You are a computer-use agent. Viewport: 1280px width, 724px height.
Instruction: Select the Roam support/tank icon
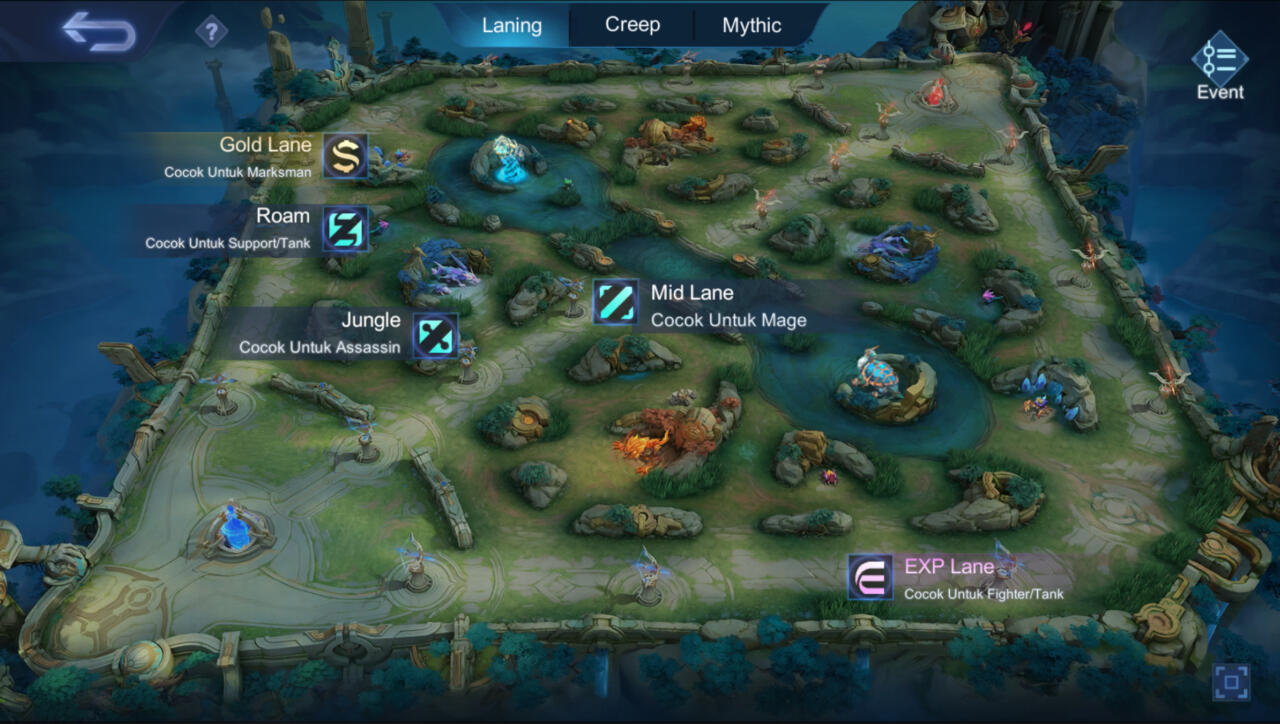tap(345, 229)
